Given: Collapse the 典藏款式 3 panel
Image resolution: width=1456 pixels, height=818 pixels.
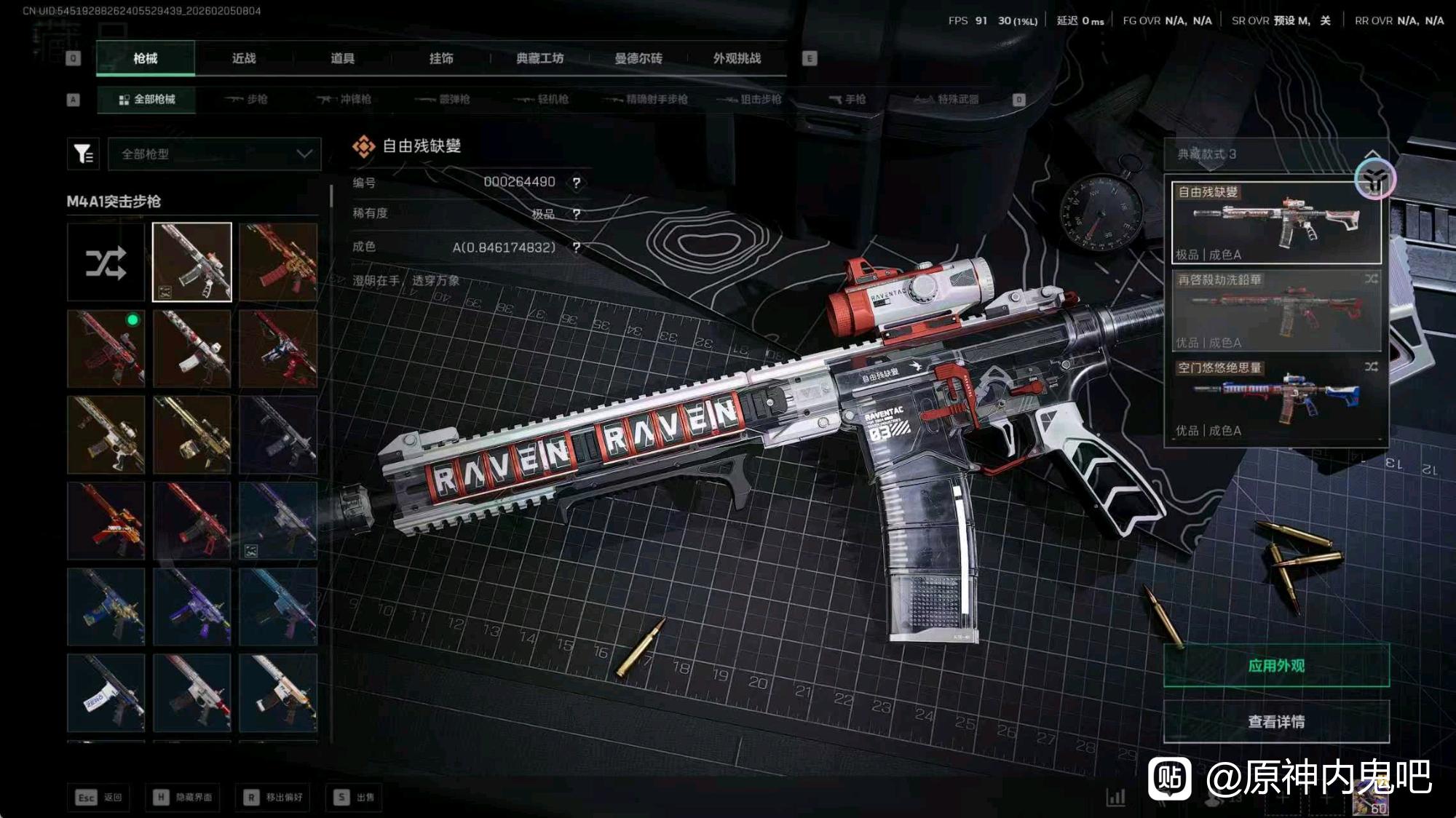Looking at the screenshot, I should [1372, 154].
